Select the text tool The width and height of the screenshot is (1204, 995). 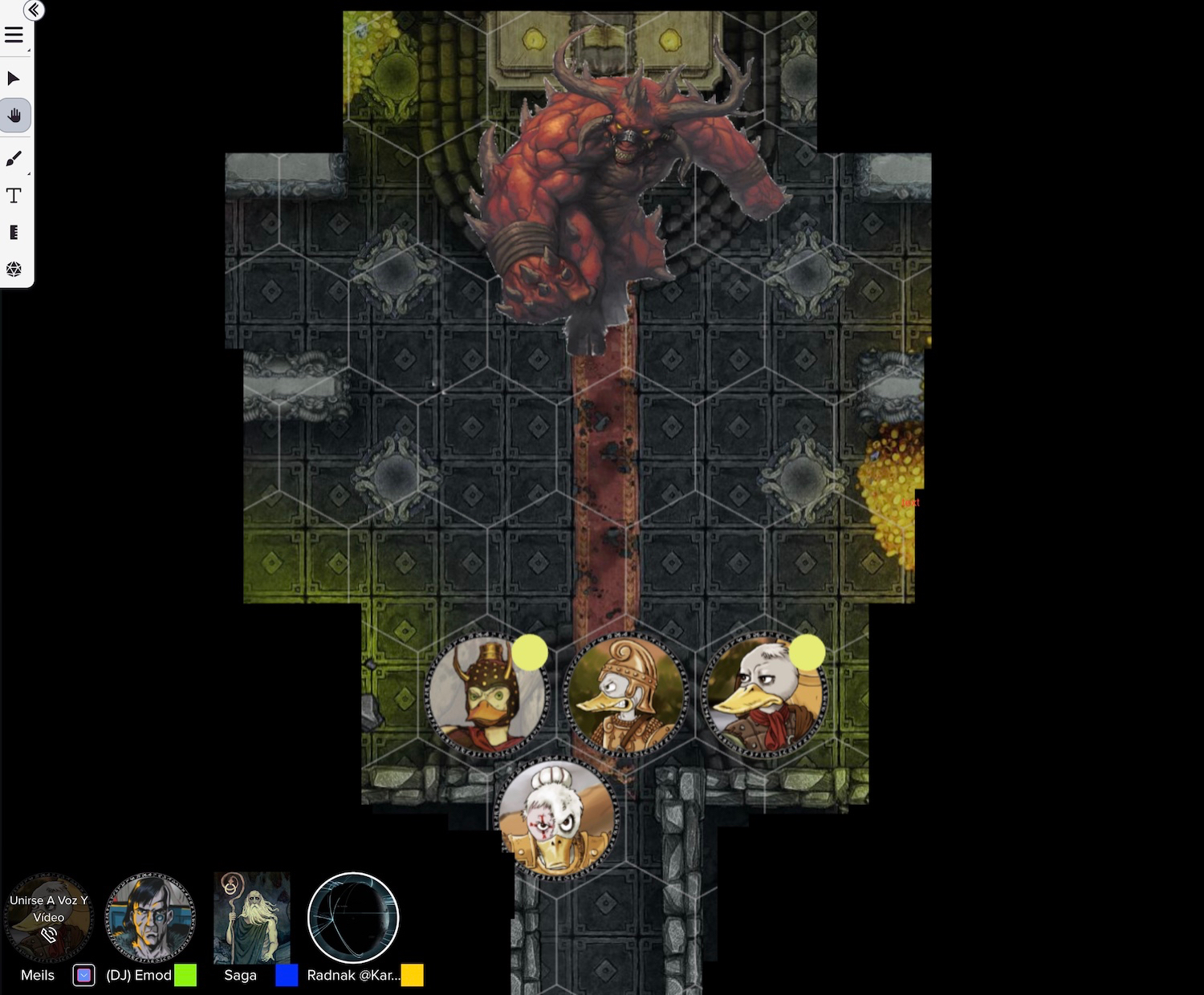pos(14,196)
